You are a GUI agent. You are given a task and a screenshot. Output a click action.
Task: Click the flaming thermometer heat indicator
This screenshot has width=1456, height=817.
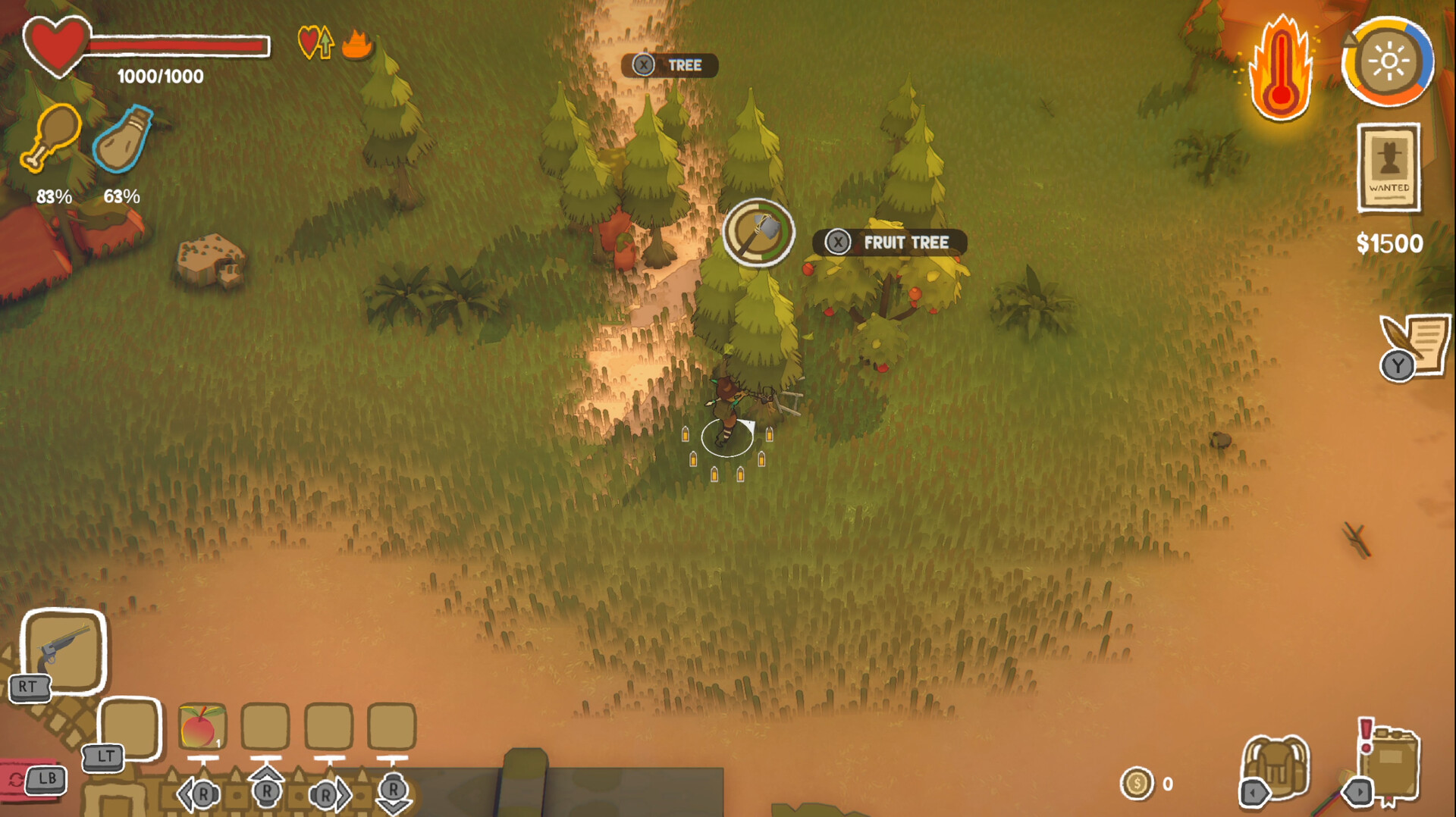coord(1280,64)
